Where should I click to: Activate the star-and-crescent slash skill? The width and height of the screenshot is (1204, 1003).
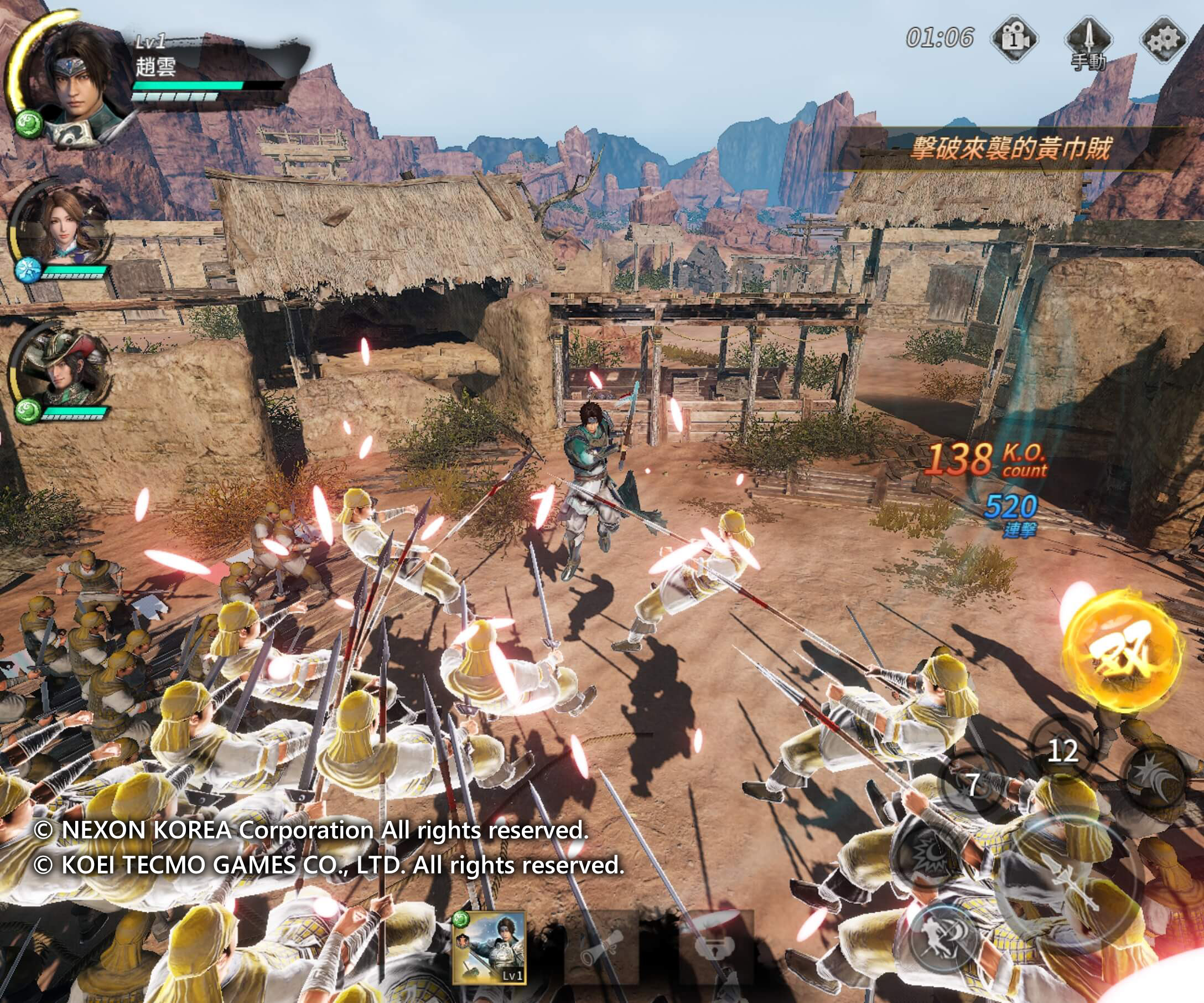[x=1154, y=779]
